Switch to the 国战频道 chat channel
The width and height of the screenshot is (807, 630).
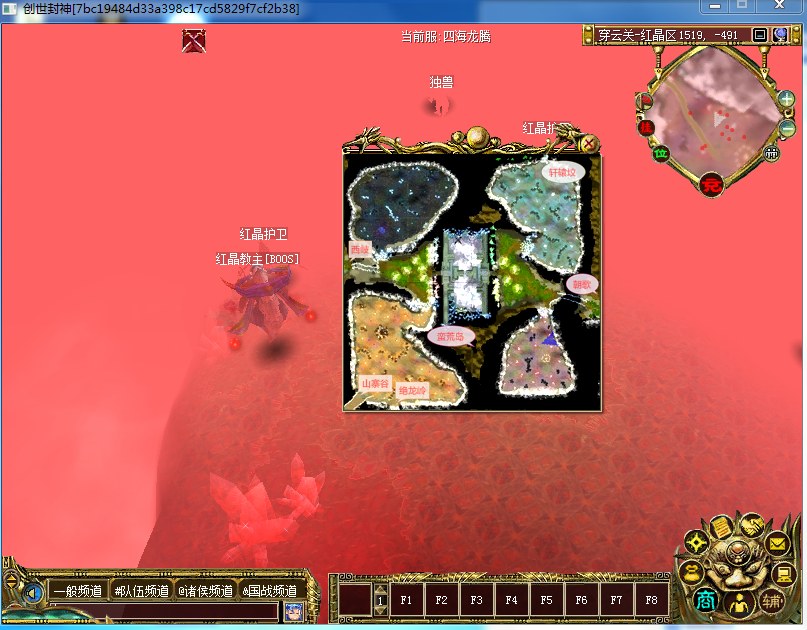point(269,591)
